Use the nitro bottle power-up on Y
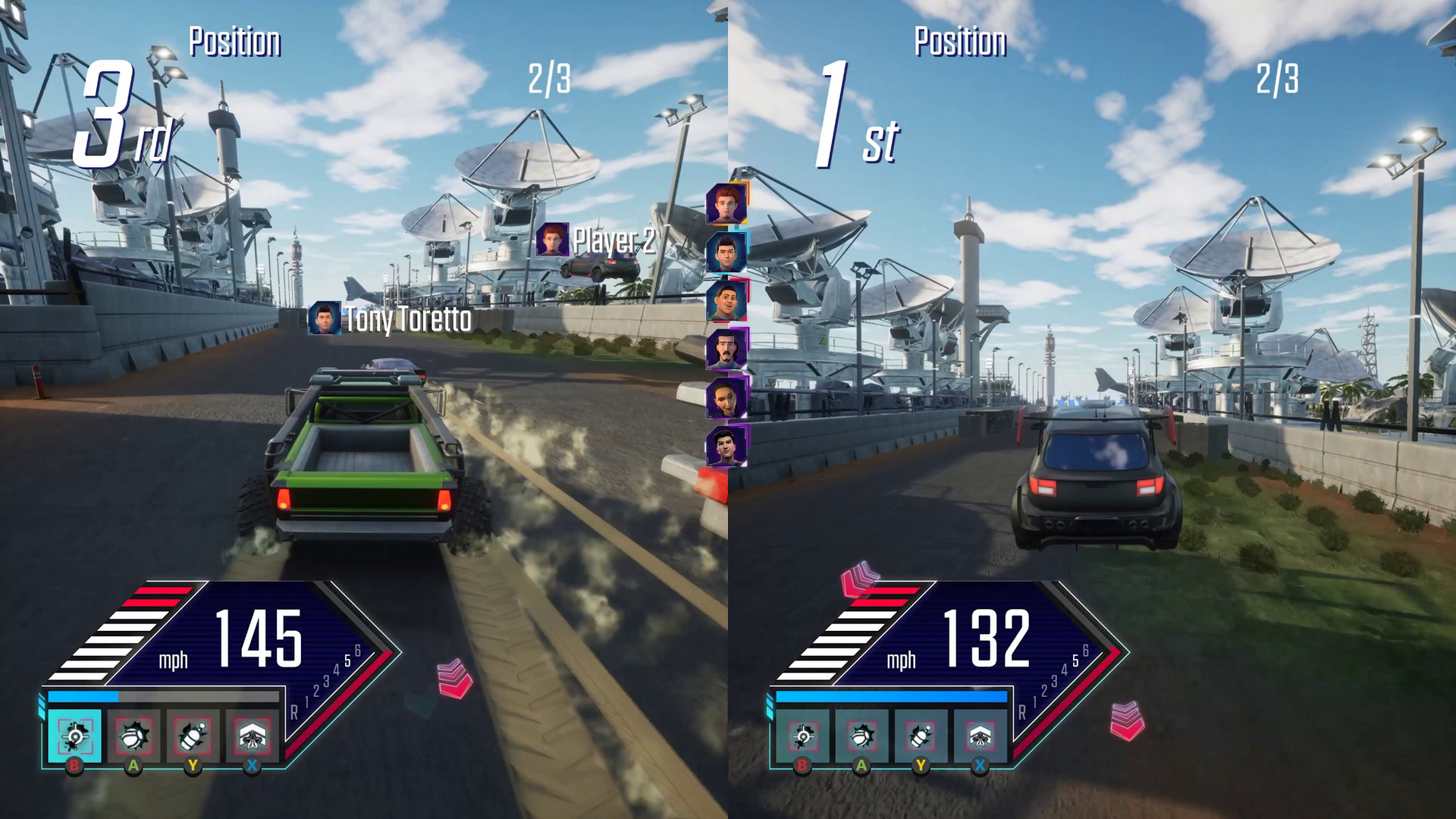This screenshot has height=819, width=1456. (192, 736)
